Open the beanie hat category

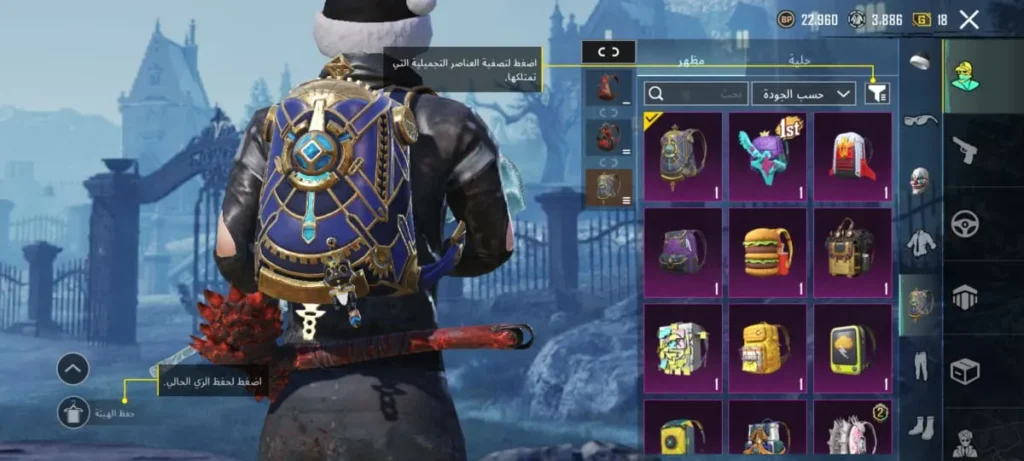coord(920,62)
